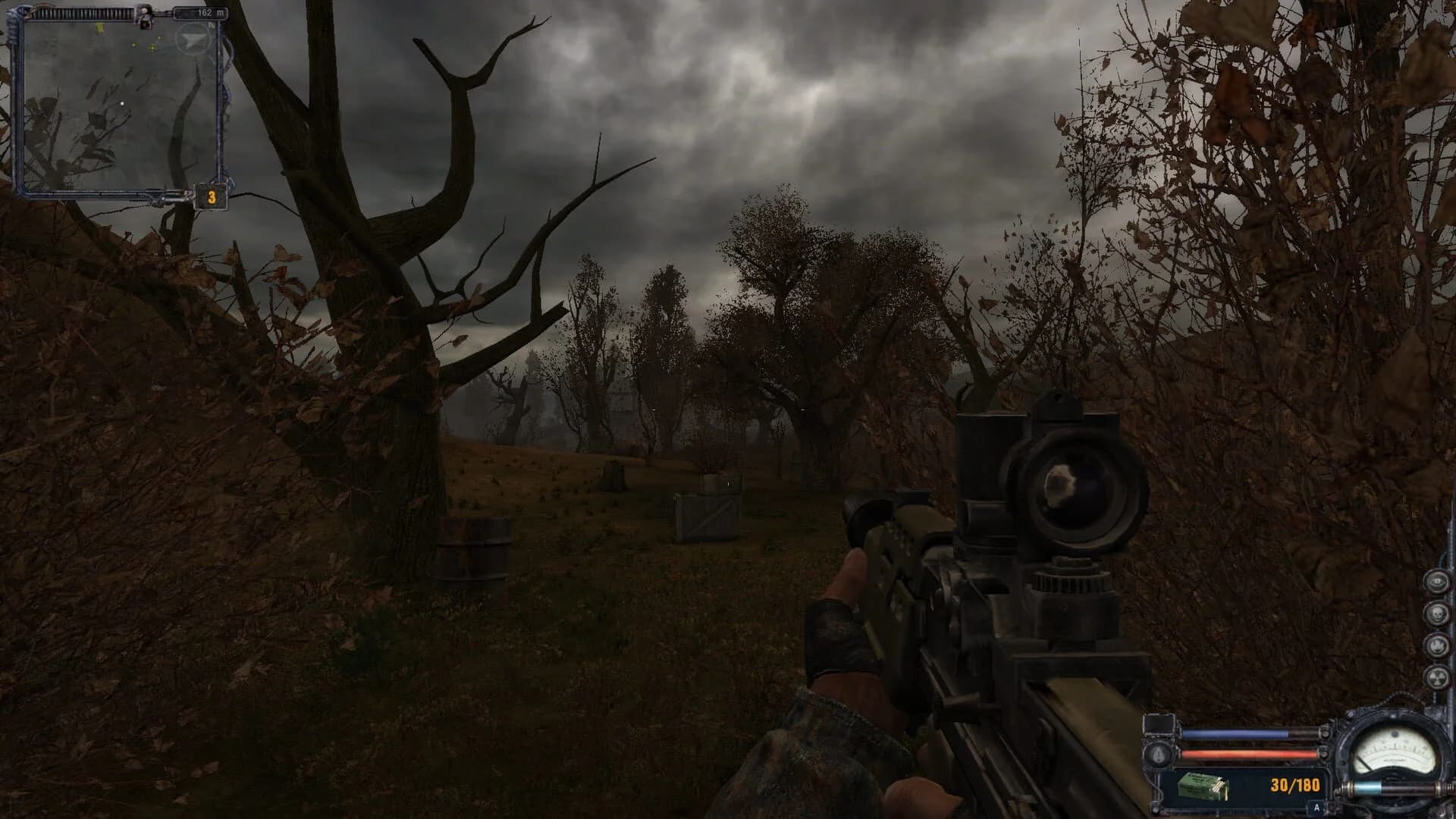The height and width of the screenshot is (819, 1456).
Task: Click the N compass label on the minimap
Action: pyautogui.click(x=211, y=26)
